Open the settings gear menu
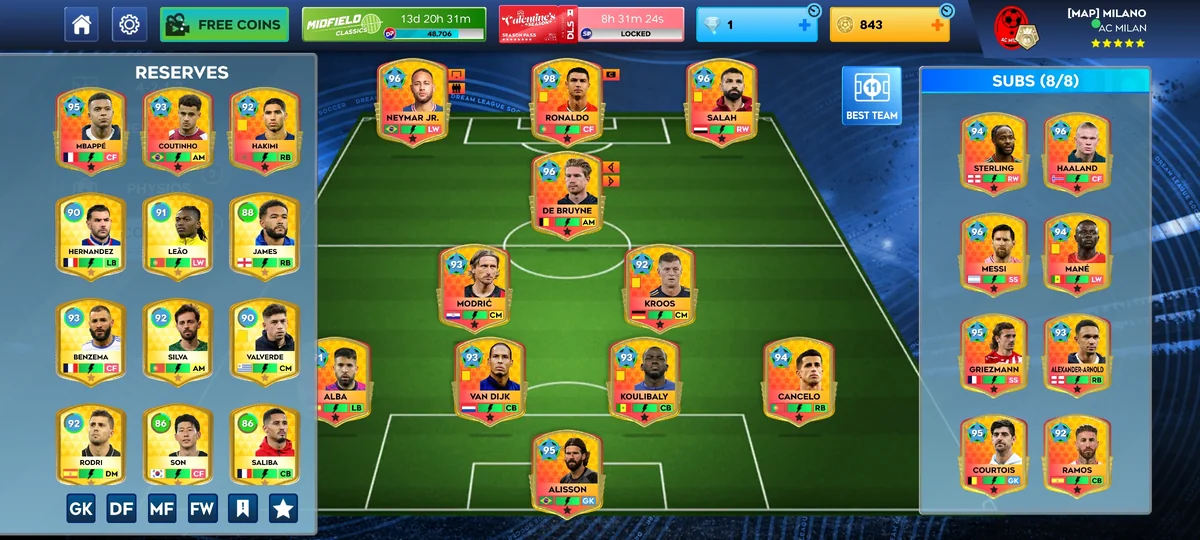The width and height of the screenshot is (1200, 540). click(129, 24)
